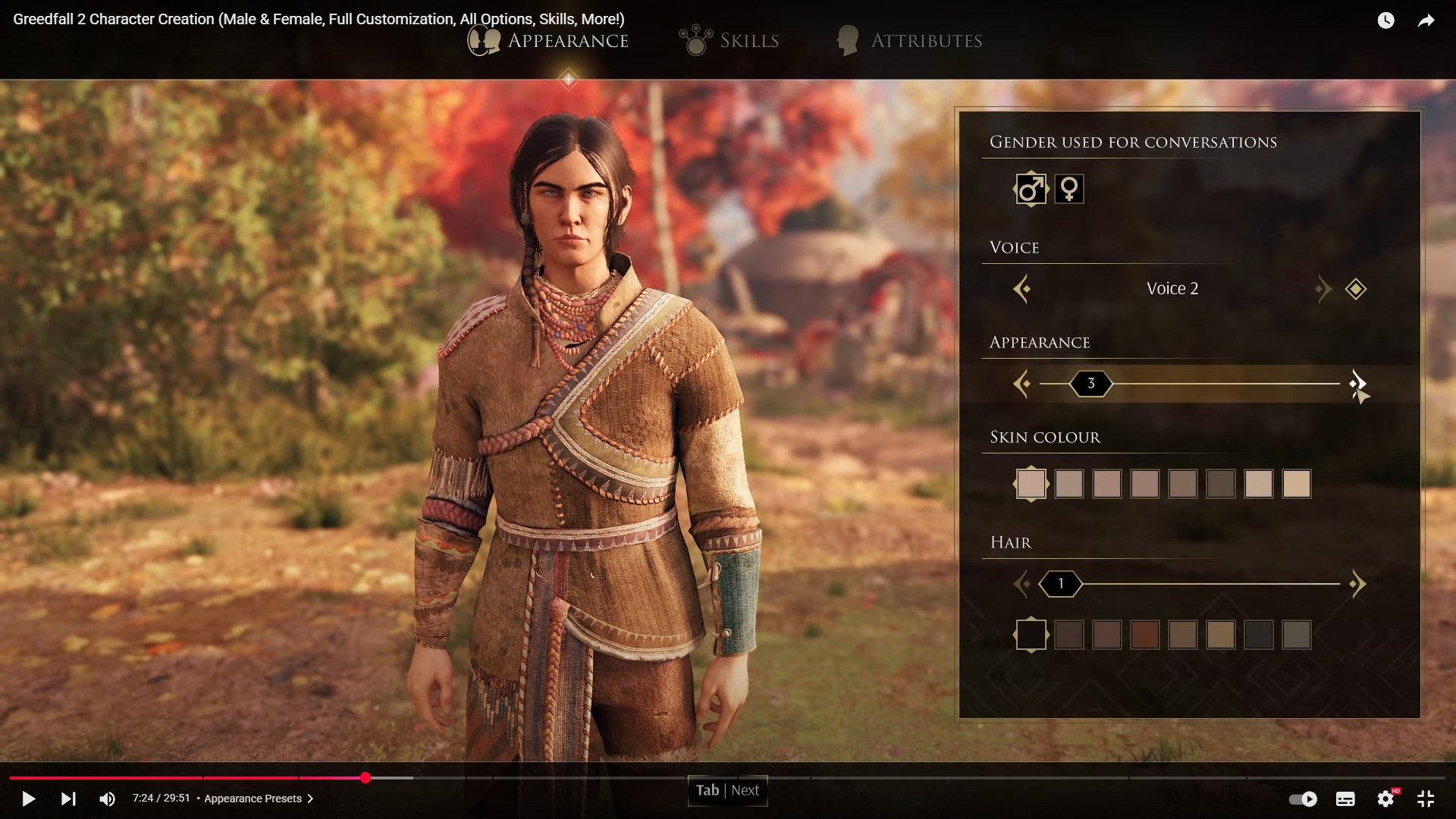This screenshot has height=819, width=1456.
Task: Go to the previous appearance preset
Action: click(x=1021, y=384)
